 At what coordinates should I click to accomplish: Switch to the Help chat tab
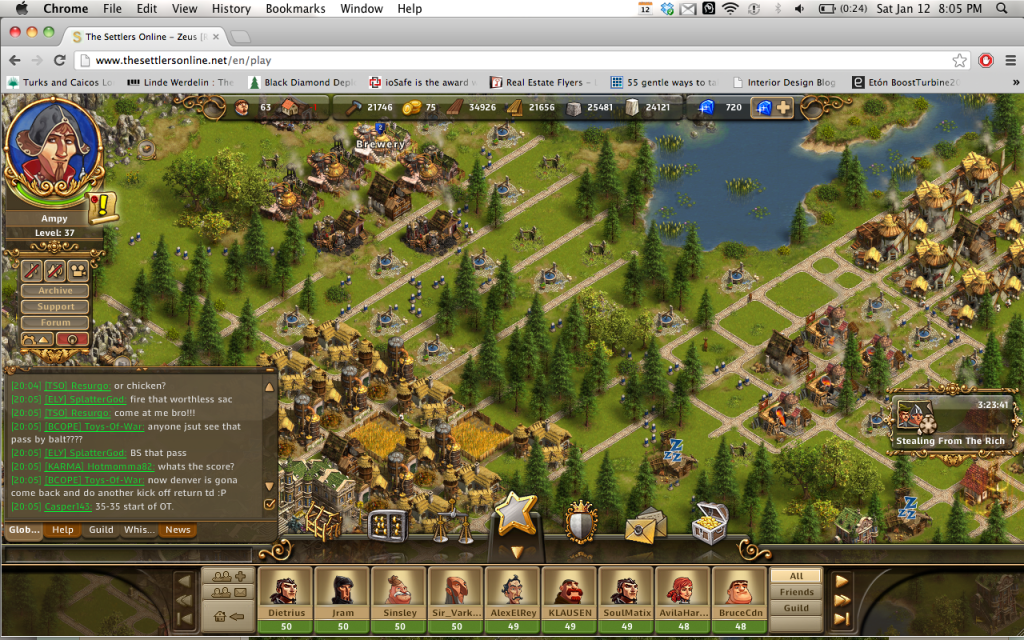point(63,530)
